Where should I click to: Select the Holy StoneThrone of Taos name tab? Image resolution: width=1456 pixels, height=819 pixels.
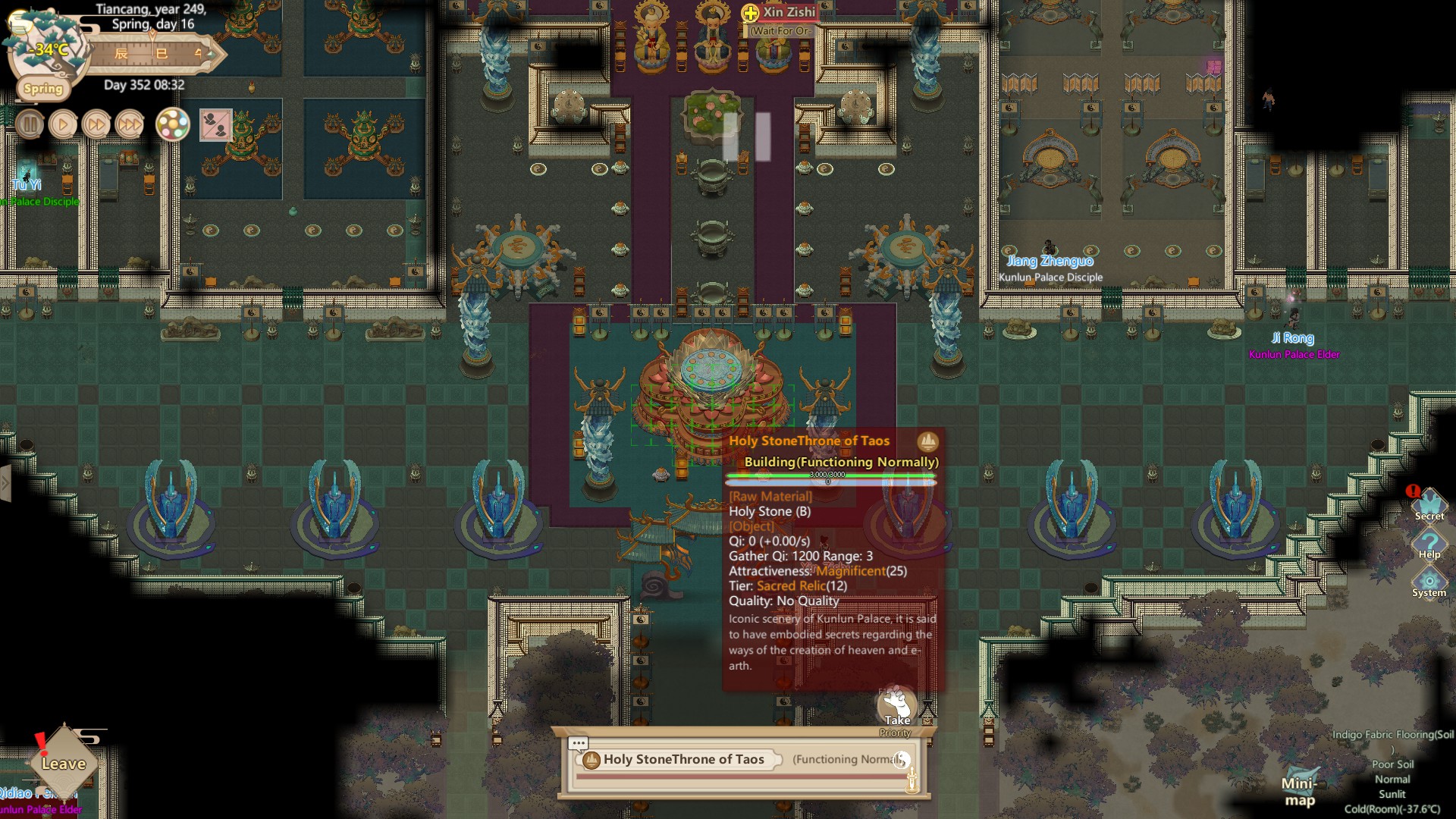681,758
